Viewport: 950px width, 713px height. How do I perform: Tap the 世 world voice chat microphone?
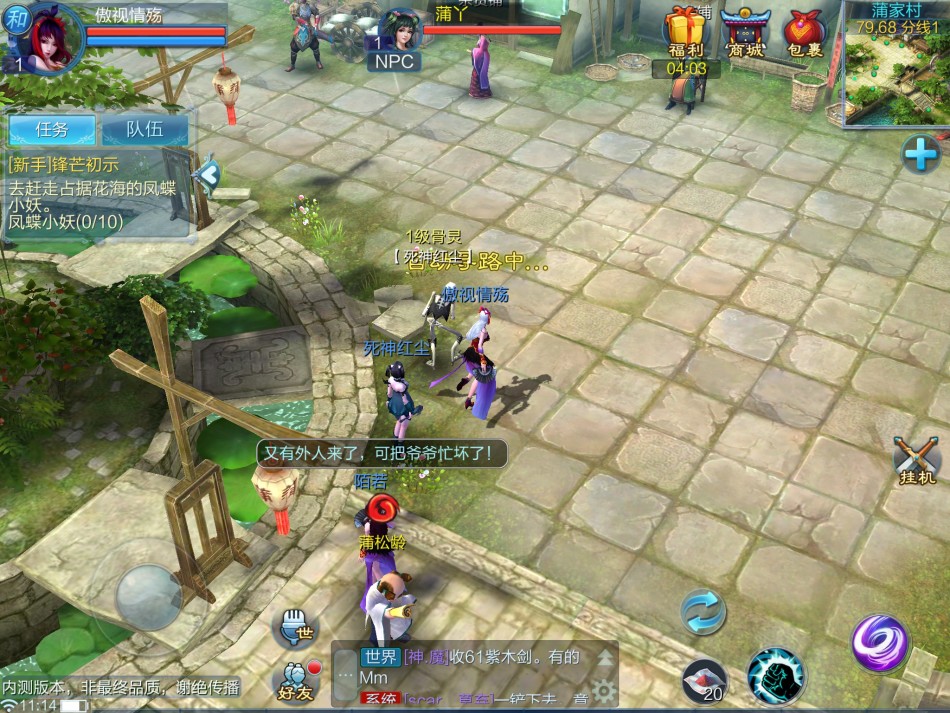[295, 627]
